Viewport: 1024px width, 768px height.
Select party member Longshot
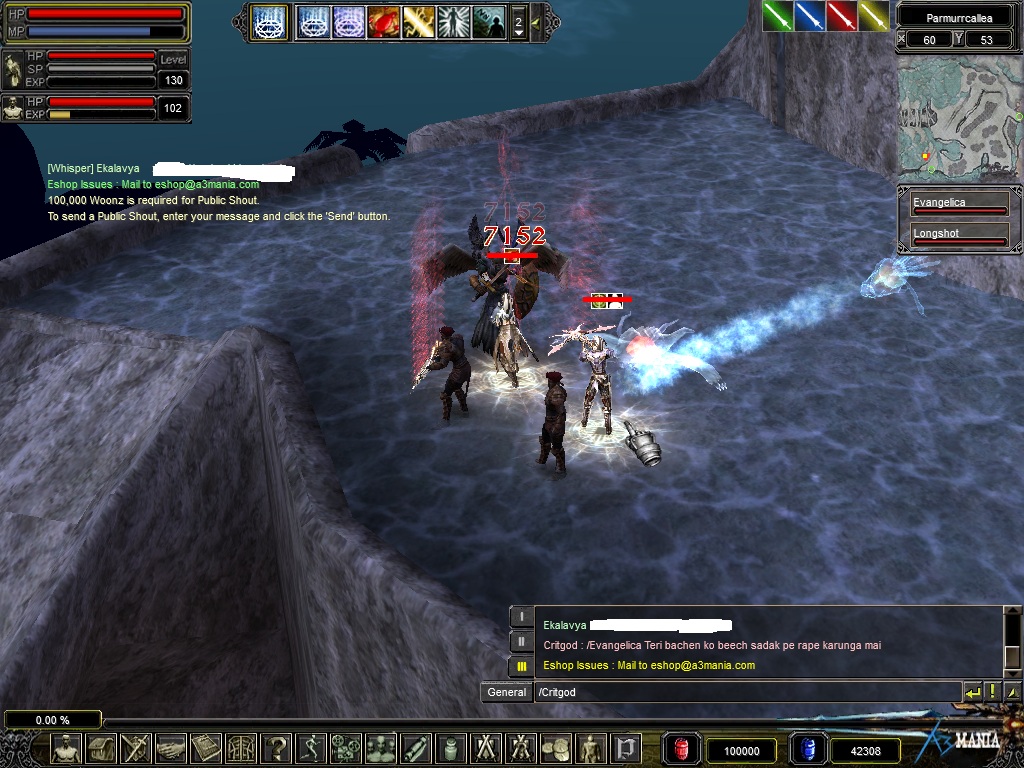[x=958, y=236]
